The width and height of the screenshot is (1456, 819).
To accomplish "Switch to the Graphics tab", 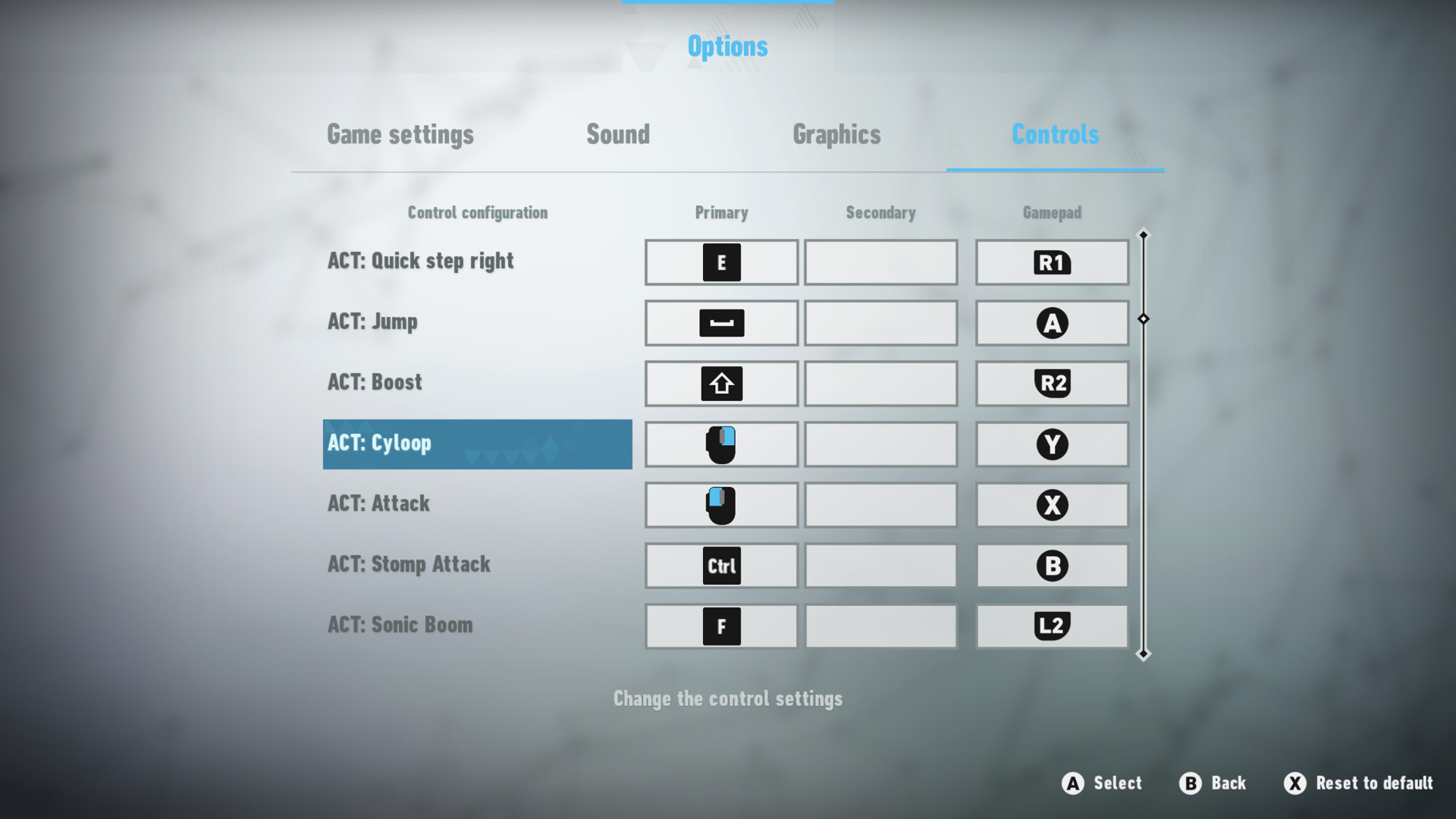I will [836, 135].
